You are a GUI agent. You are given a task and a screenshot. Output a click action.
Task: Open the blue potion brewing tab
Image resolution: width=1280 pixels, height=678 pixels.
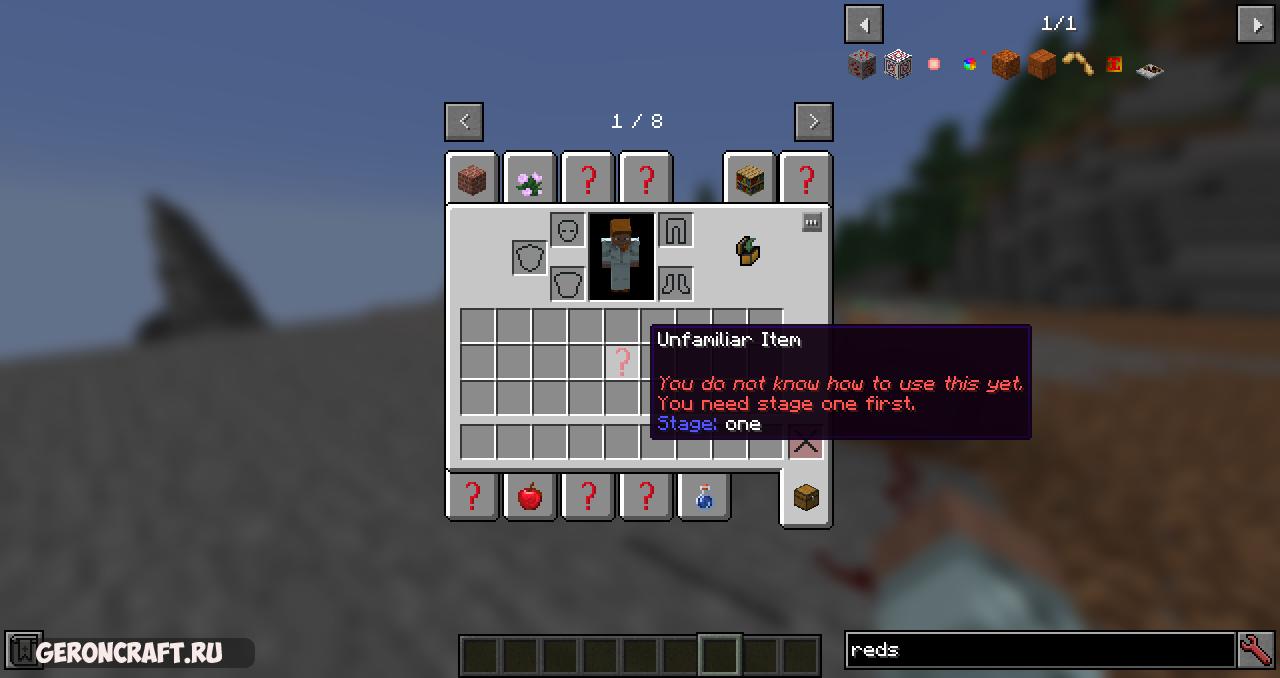[x=704, y=496]
